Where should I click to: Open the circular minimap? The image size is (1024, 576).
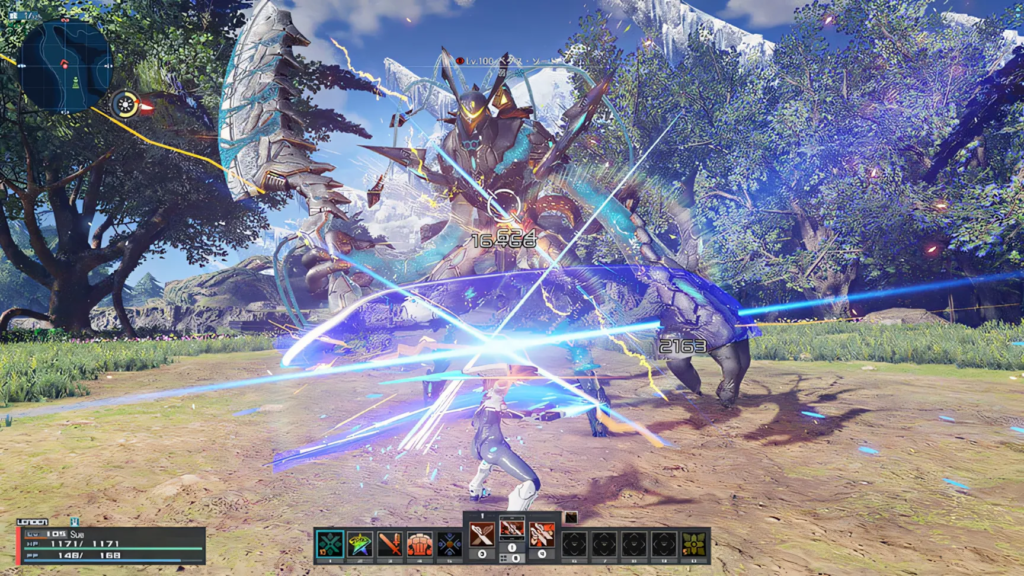coord(65,65)
